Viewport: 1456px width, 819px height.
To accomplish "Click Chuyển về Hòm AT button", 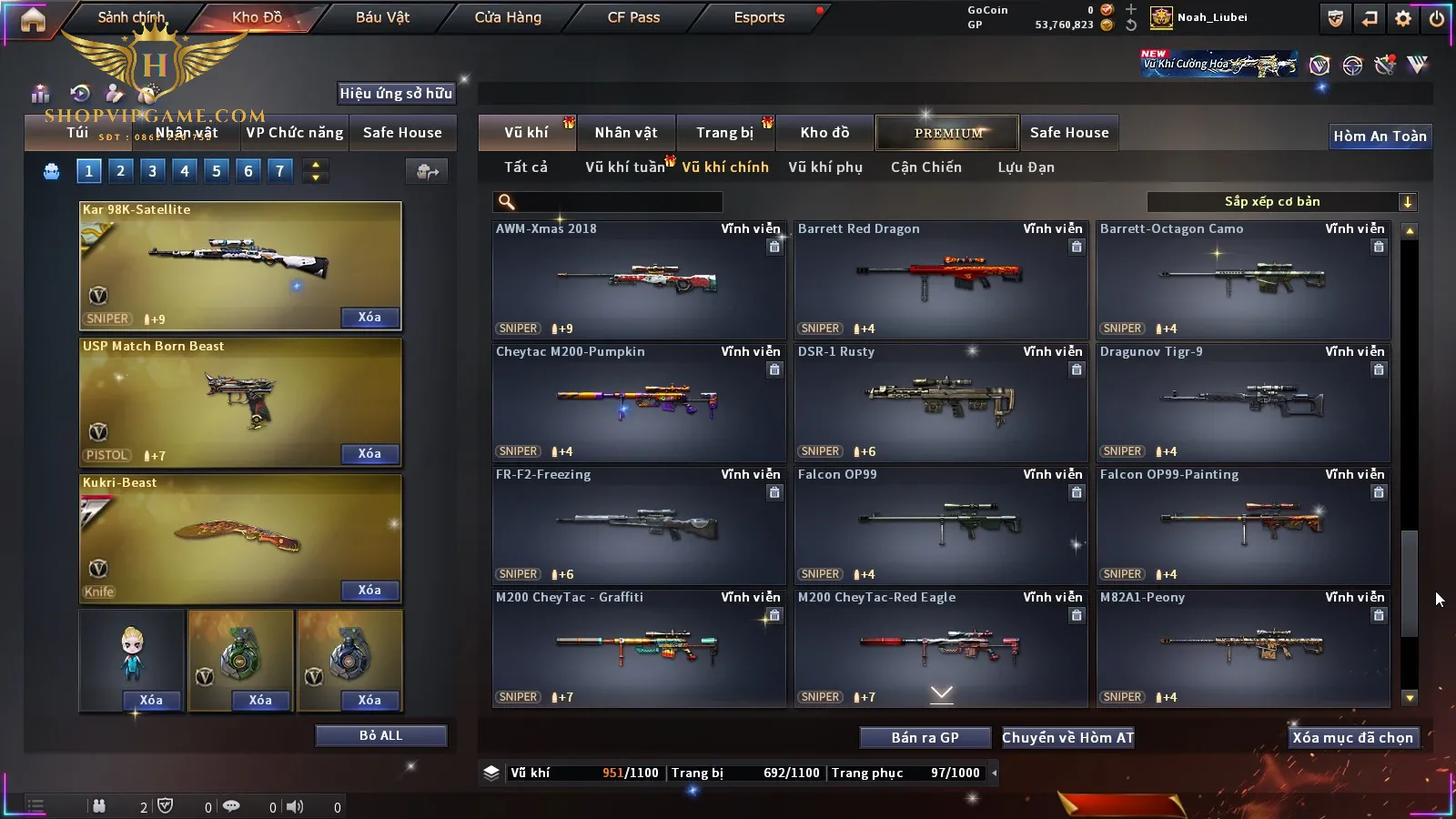I will [1067, 738].
